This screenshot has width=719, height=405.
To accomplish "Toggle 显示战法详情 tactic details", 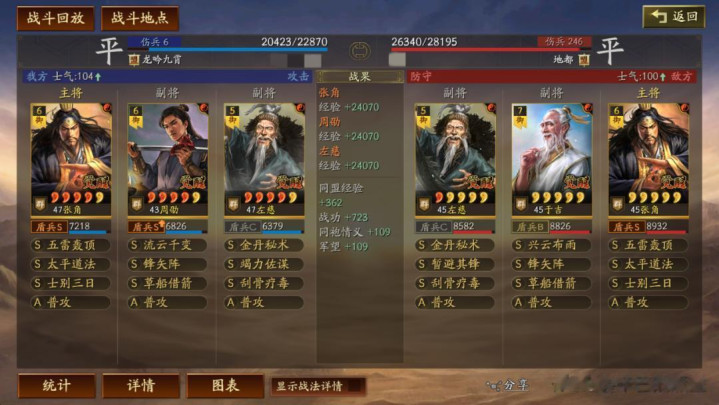I will point(317,385).
